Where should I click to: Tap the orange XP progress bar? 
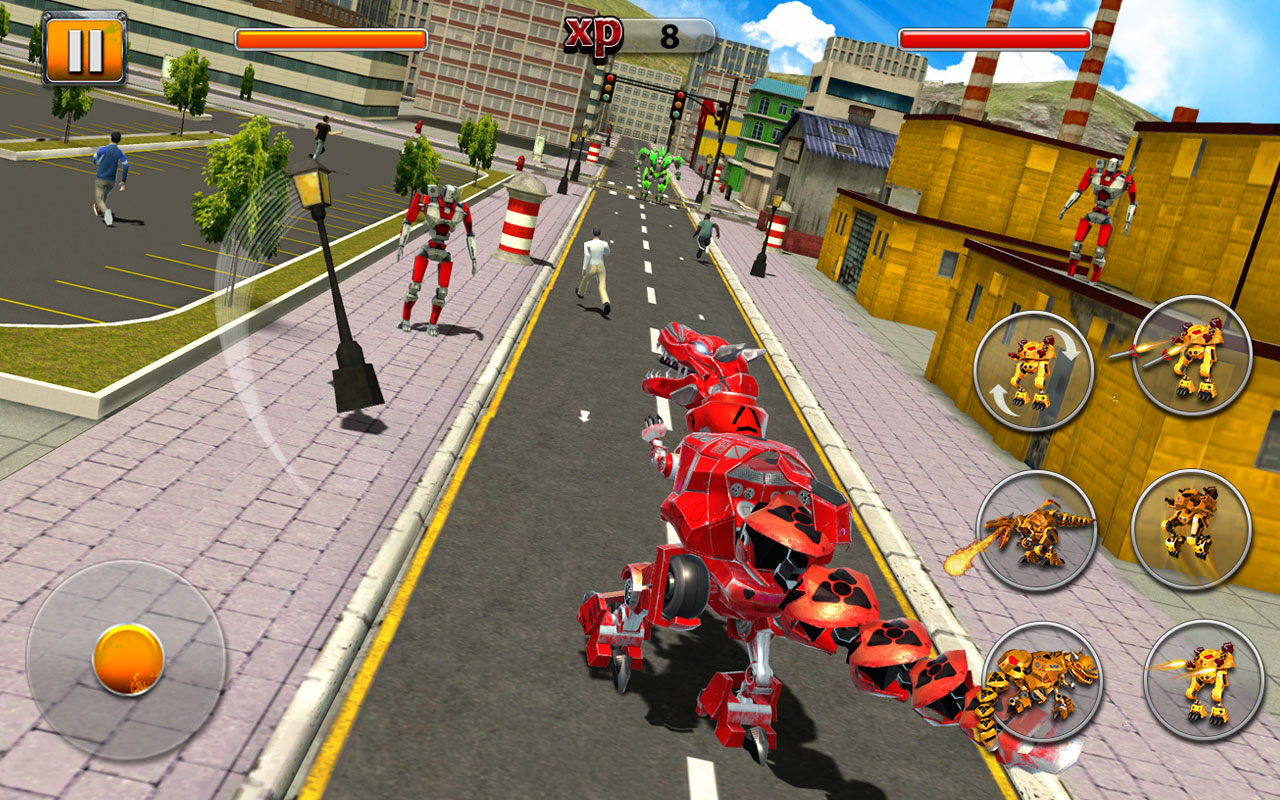pos(330,36)
